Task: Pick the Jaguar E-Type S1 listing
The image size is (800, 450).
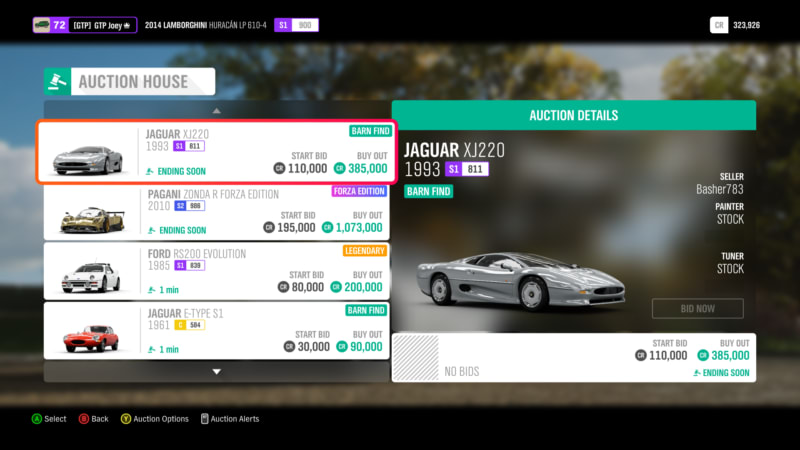Action: tap(216, 331)
